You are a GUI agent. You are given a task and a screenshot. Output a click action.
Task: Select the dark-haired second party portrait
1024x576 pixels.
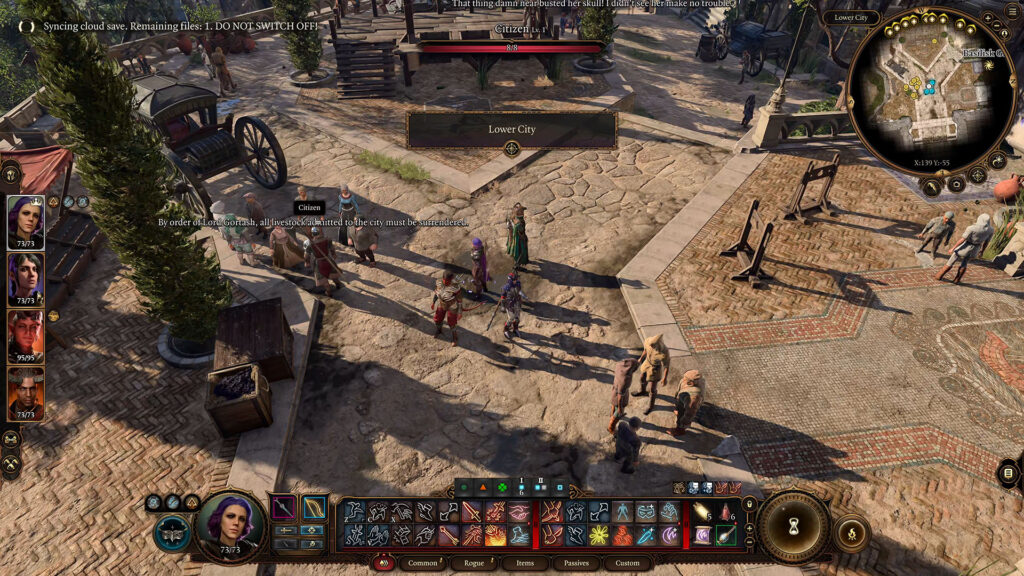(26, 279)
